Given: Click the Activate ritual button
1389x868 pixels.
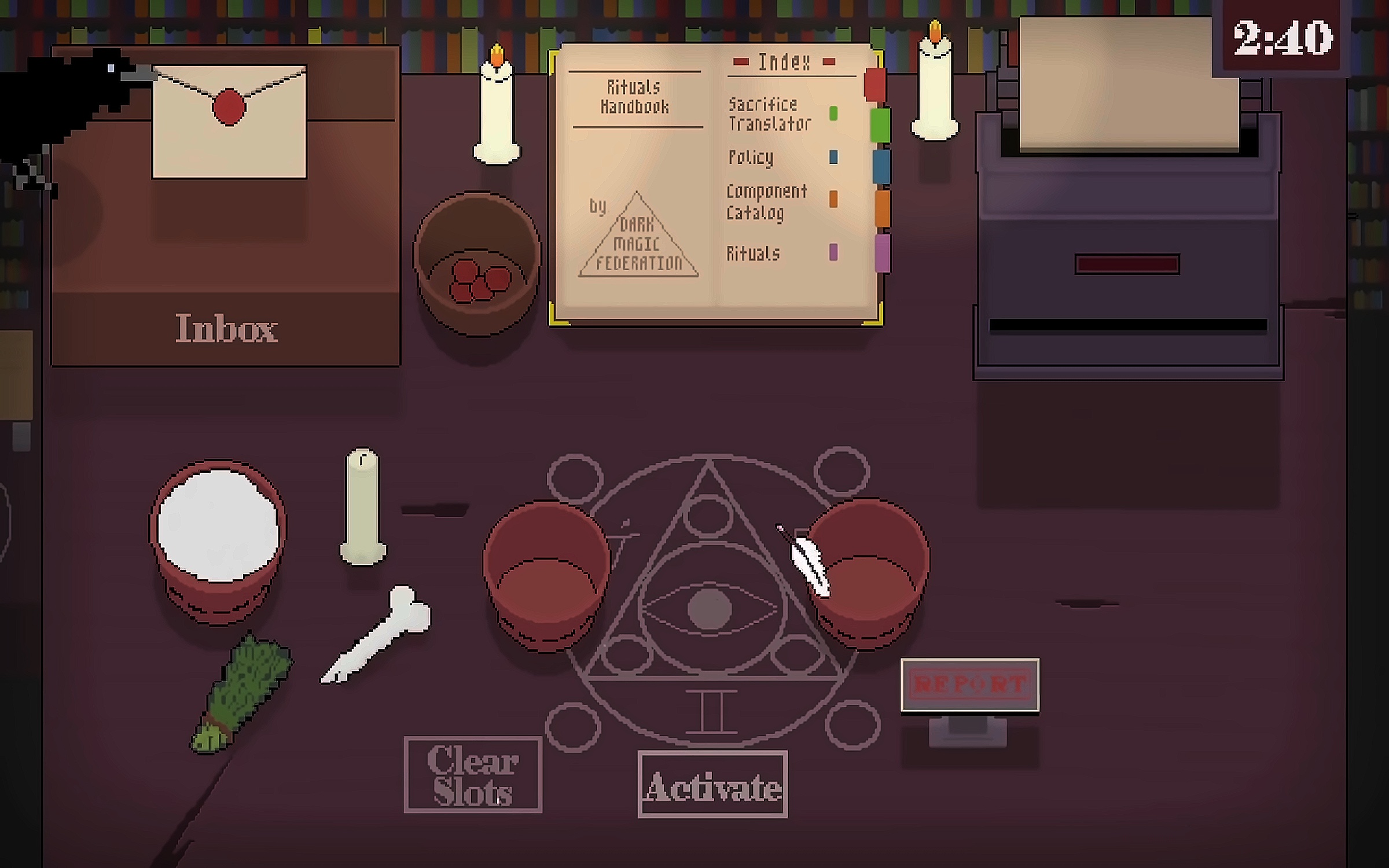Looking at the screenshot, I should coord(712,784).
